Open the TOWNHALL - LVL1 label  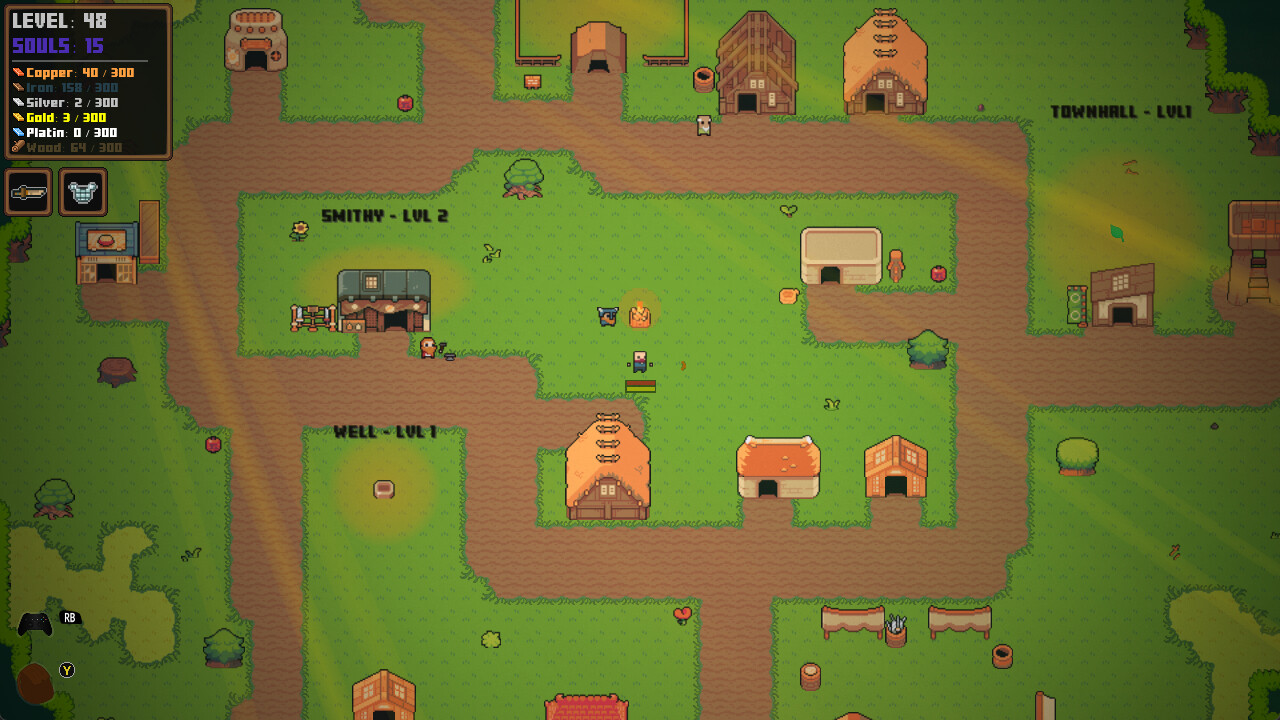1122,111
